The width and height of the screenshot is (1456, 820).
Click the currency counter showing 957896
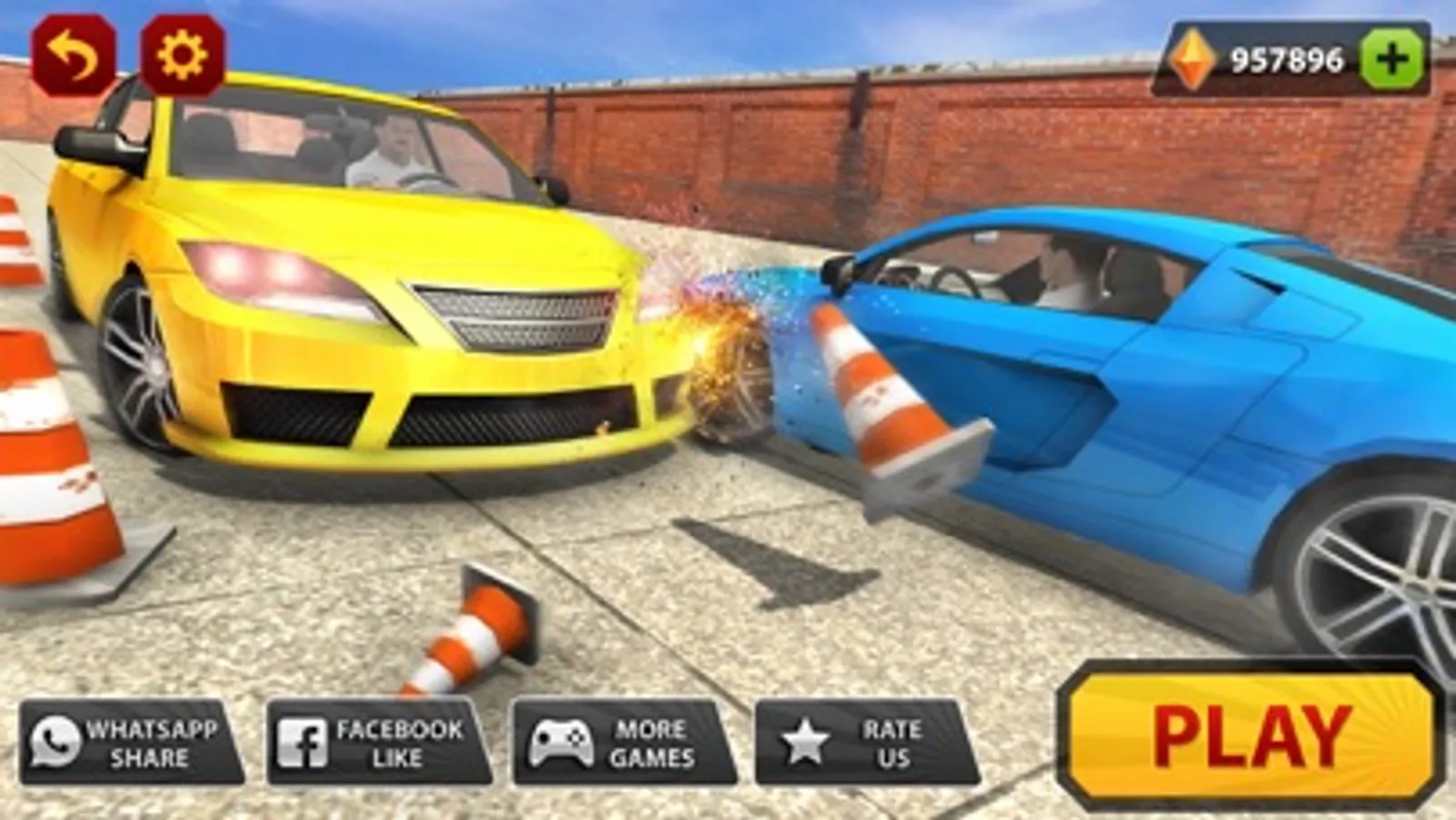pos(1287,56)
